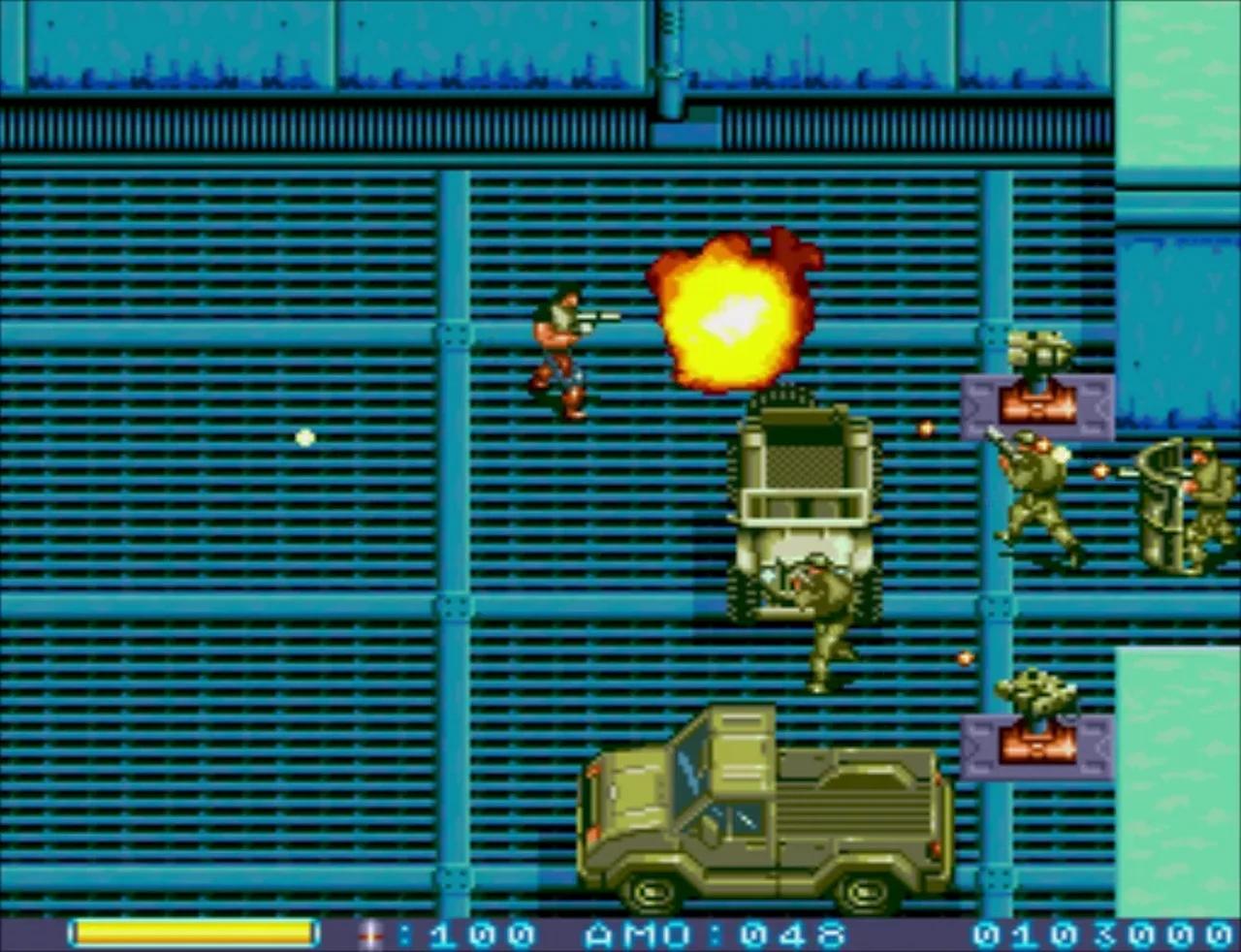Click the red health cross in the HUD

tap(368, 934)
